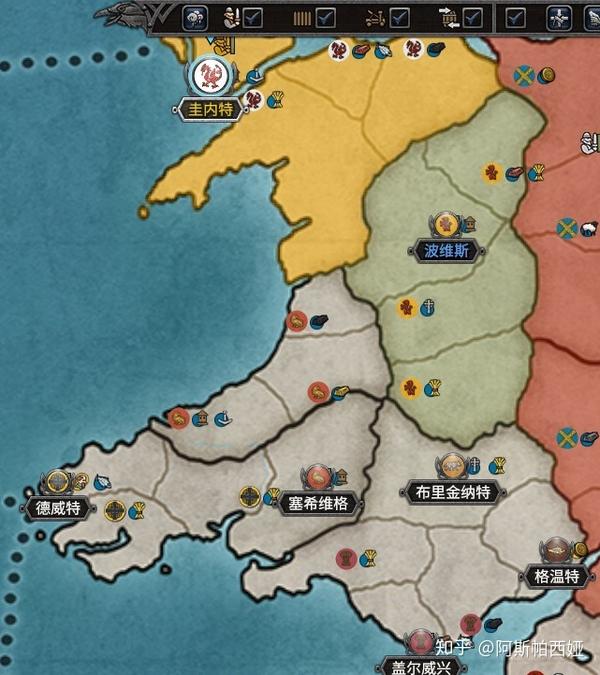Toggle the soldier filter checkbox
The height and width of the screenshot is (675, 600).
point(253,17)
